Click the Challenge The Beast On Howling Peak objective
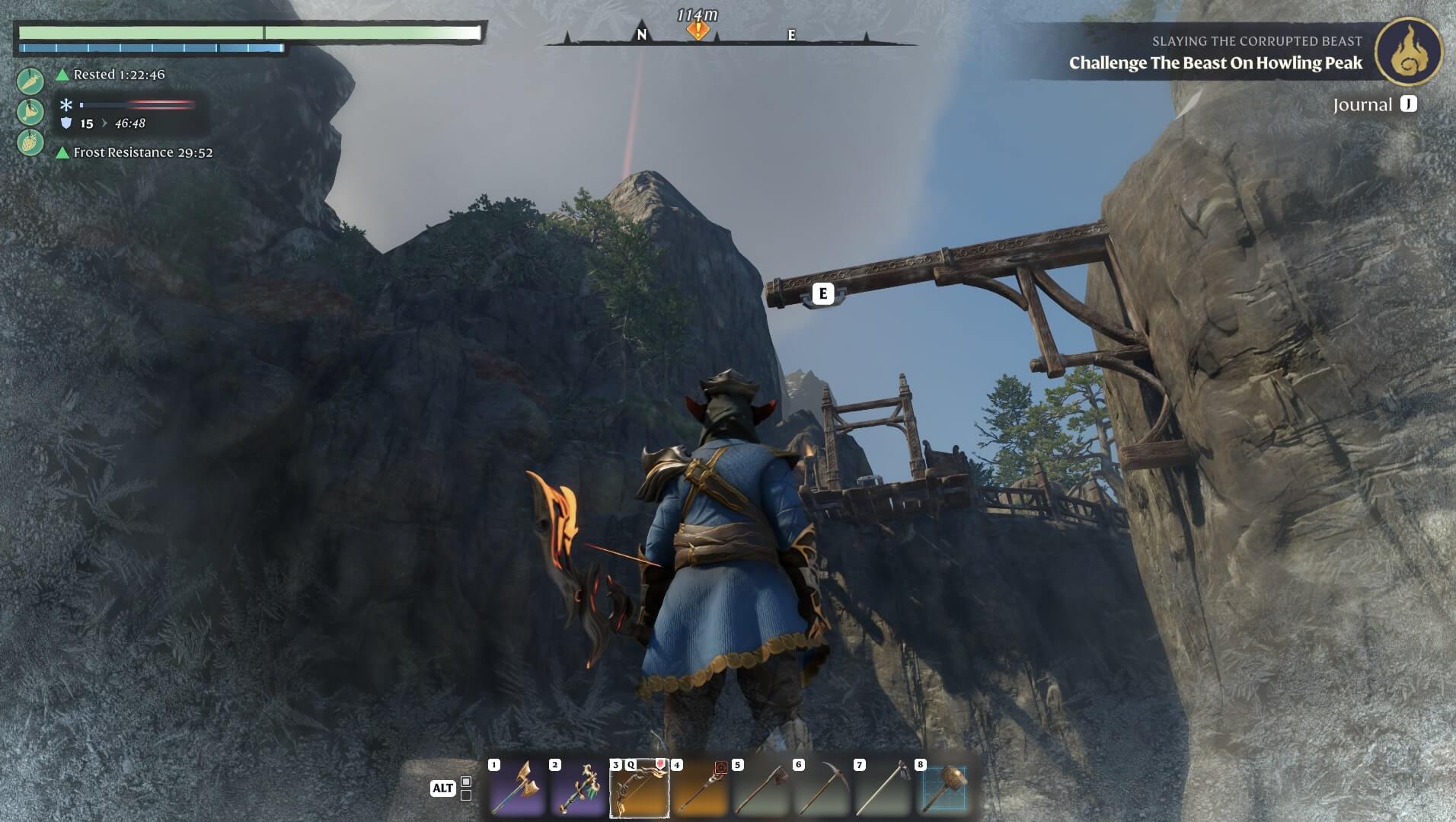Screen dimensions: 1456x822 pos(1215,63)
